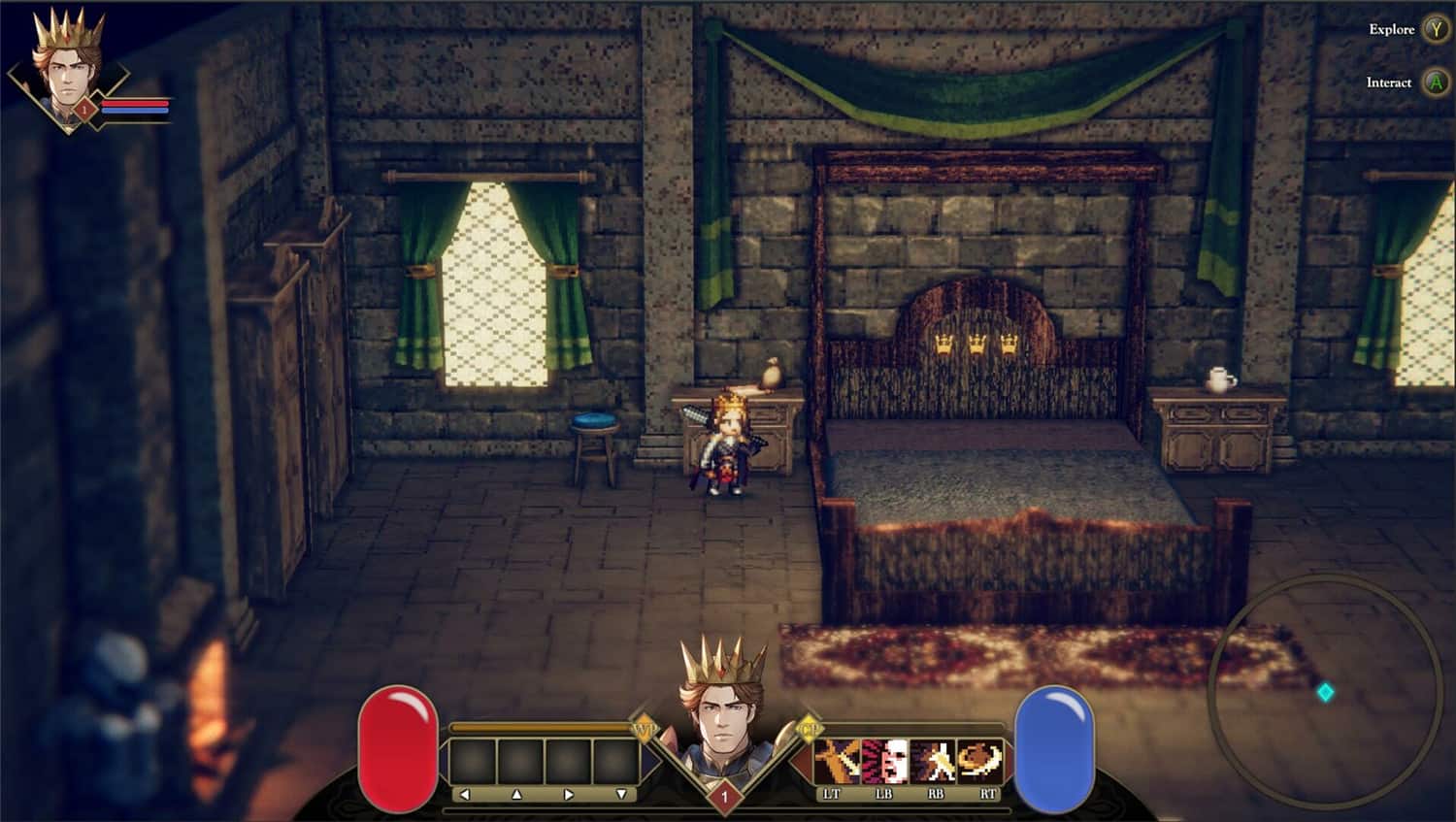Viewport: 1456px width, 822px height.
Task: Click the CP emblem beside the ability icons
Action: click(x=811, y=730)
